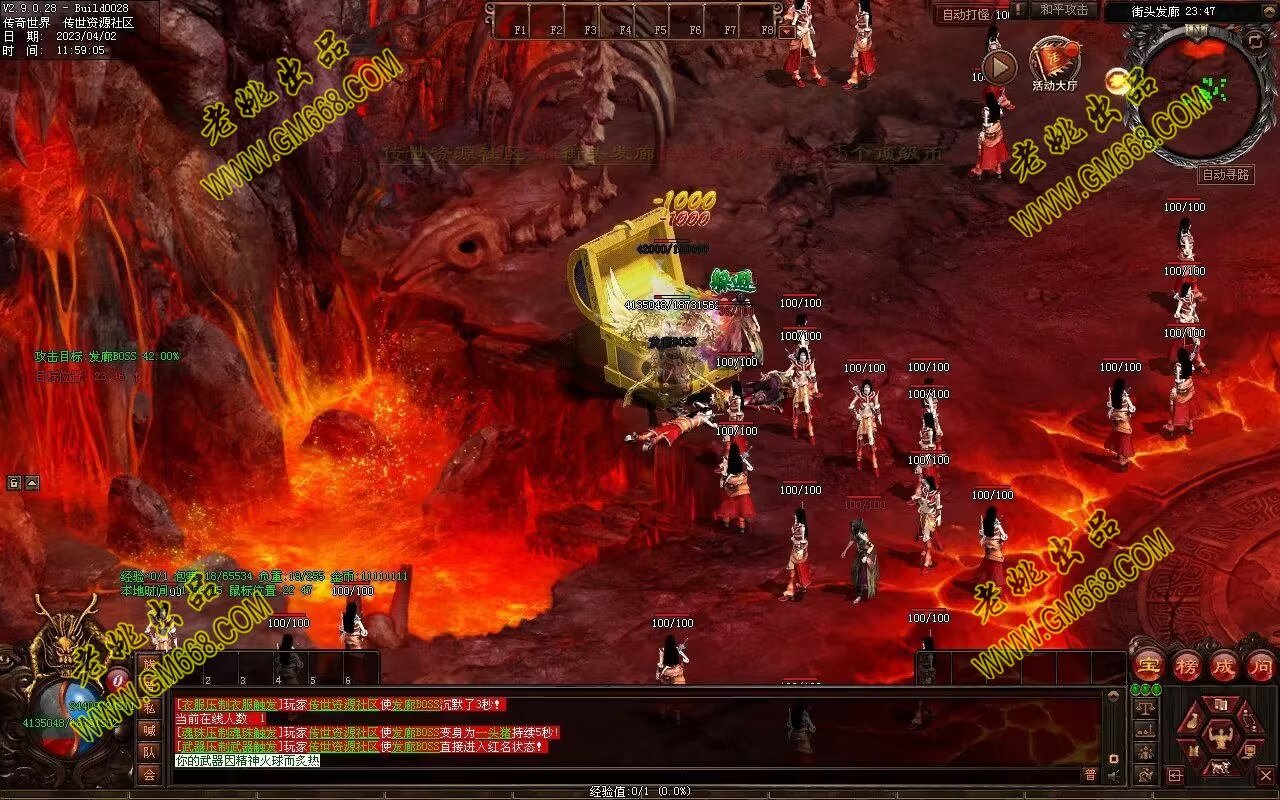Click the balance scales trade icon
Screen dimensions: 1280x800
tap(1146, 709)
